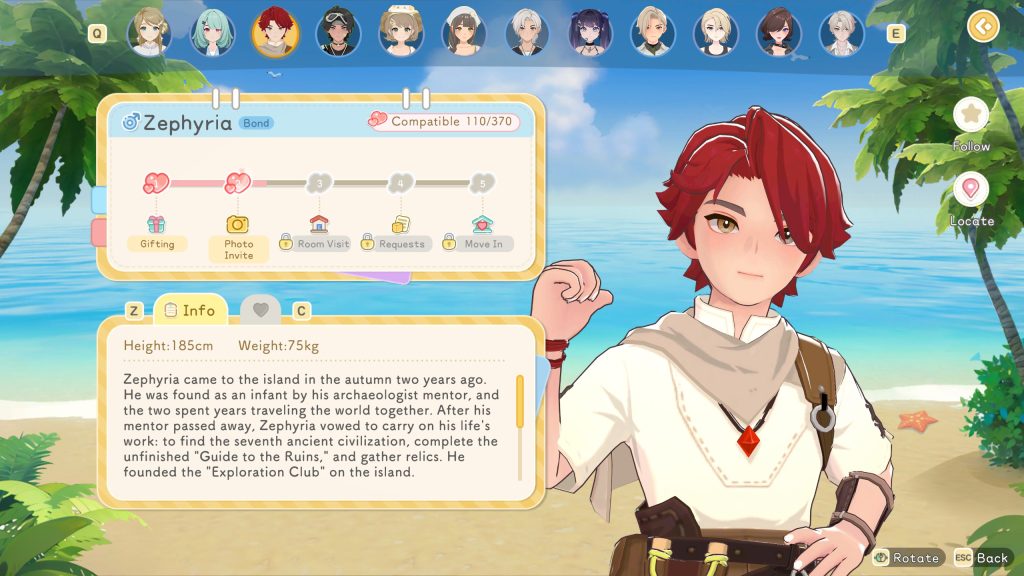The width and height of the screenshot is (1024, 576).
Task: Follow Zephyria with the star button
Action: (x=970, y=115)
